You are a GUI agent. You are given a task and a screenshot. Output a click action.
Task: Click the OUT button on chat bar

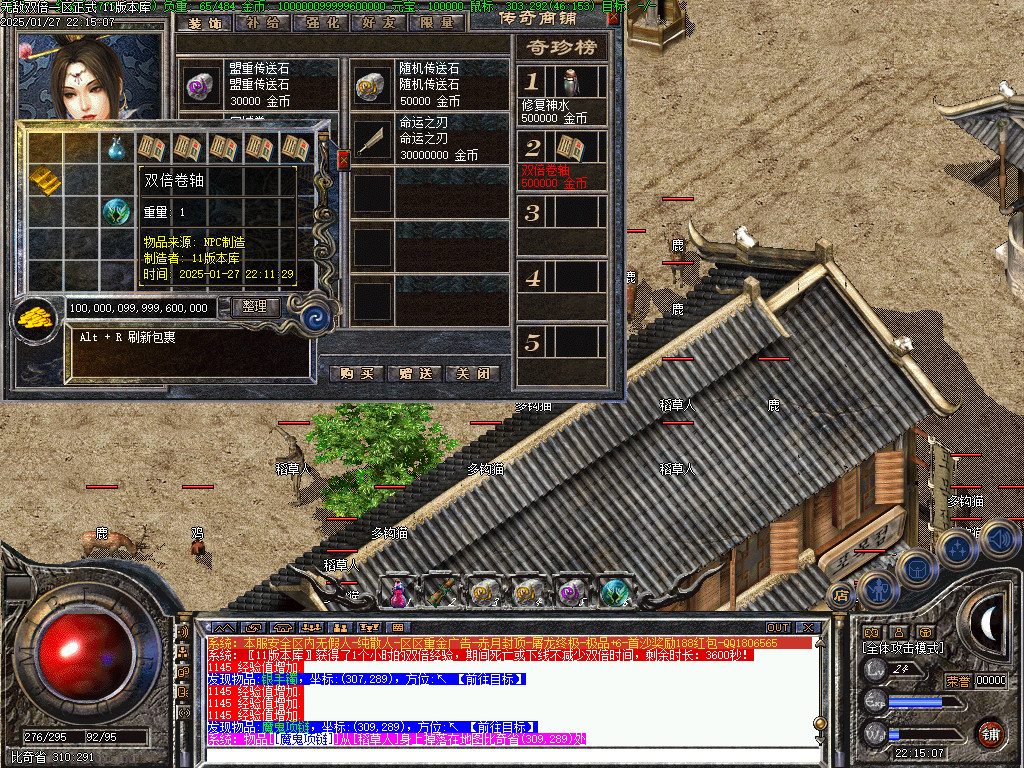pyautogui.click(x=777, y=627)
